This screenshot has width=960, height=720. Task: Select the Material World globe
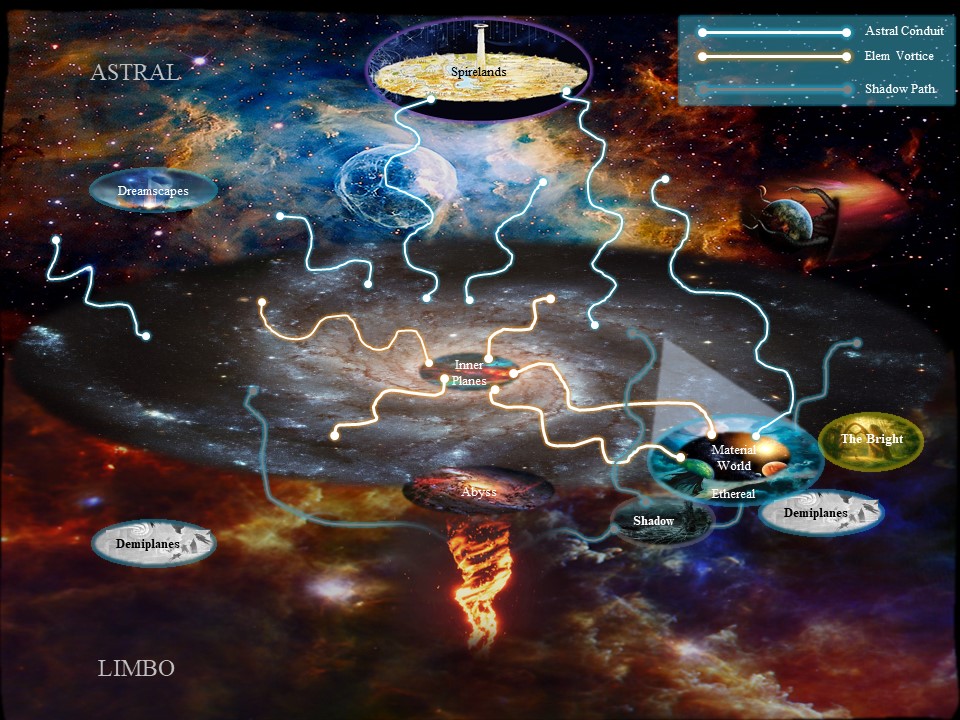(733, 458)
